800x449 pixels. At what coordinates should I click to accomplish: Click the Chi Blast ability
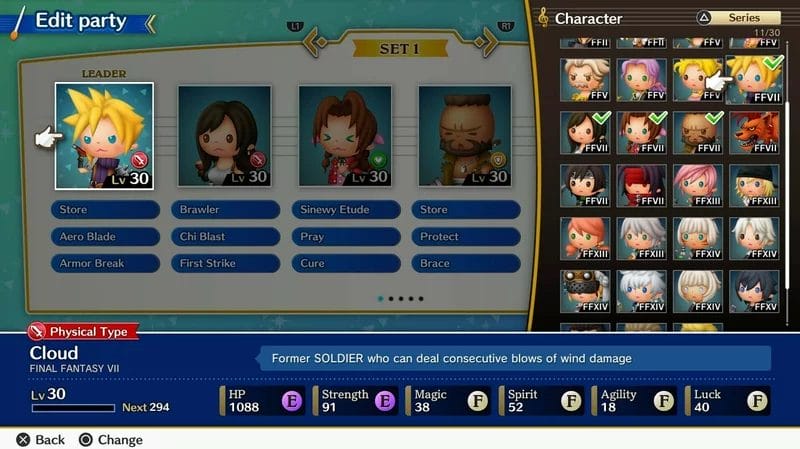(225, 237)
